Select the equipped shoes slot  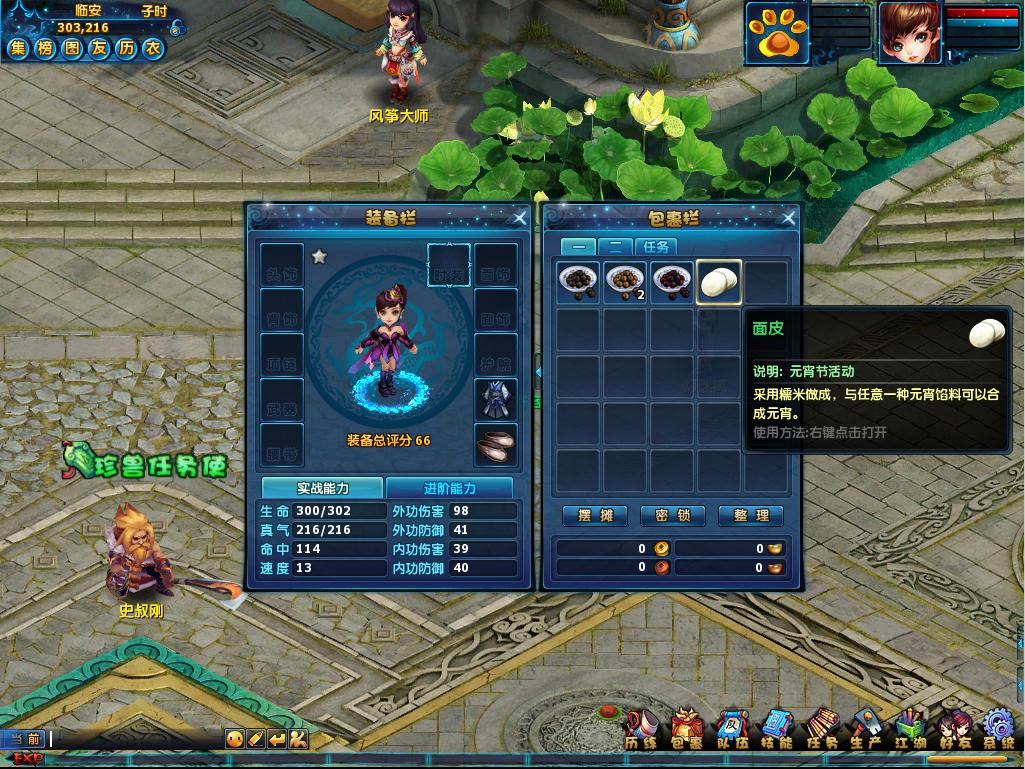pos(496,445)
